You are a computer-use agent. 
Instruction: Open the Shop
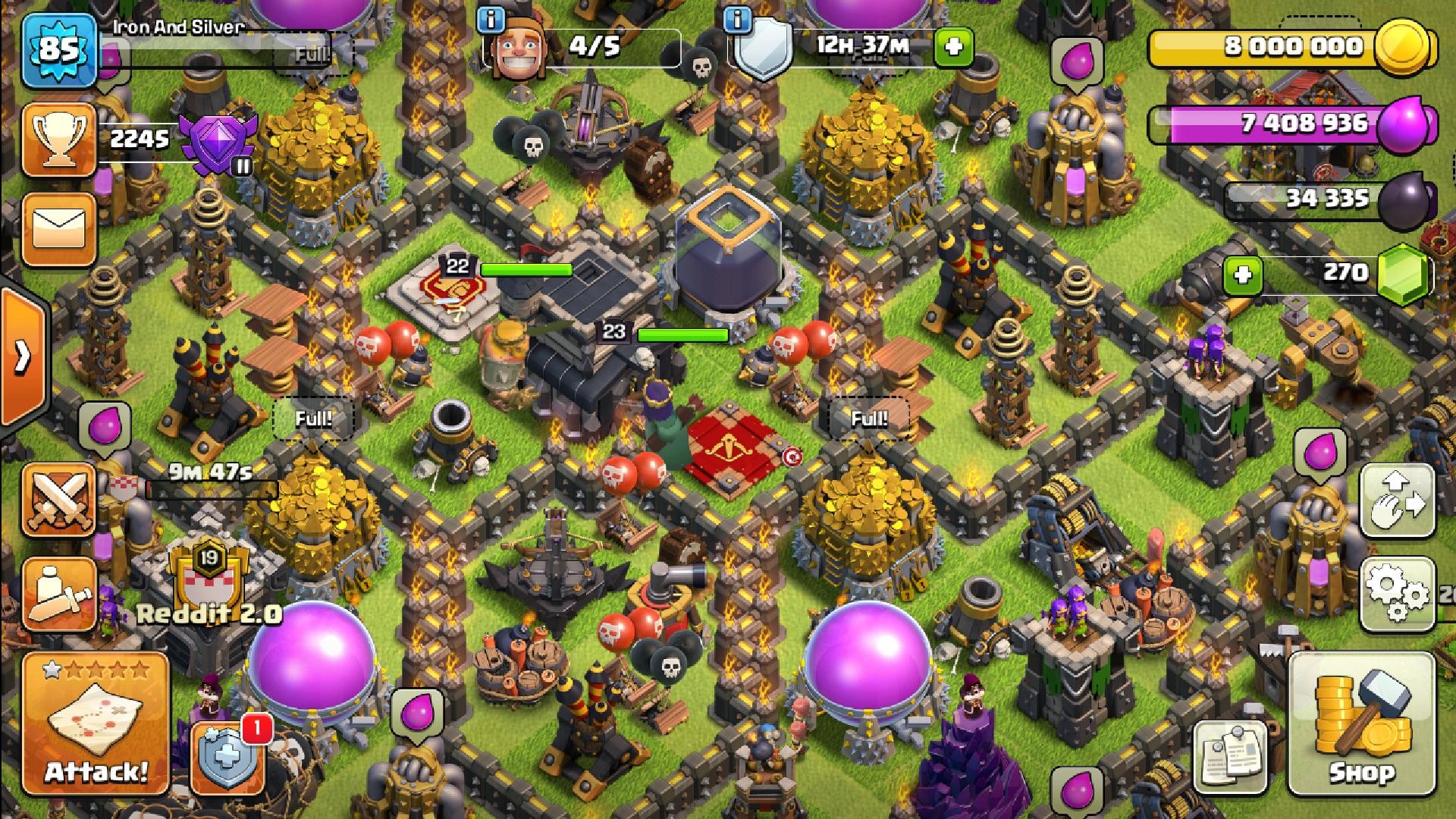point(1362,723)
